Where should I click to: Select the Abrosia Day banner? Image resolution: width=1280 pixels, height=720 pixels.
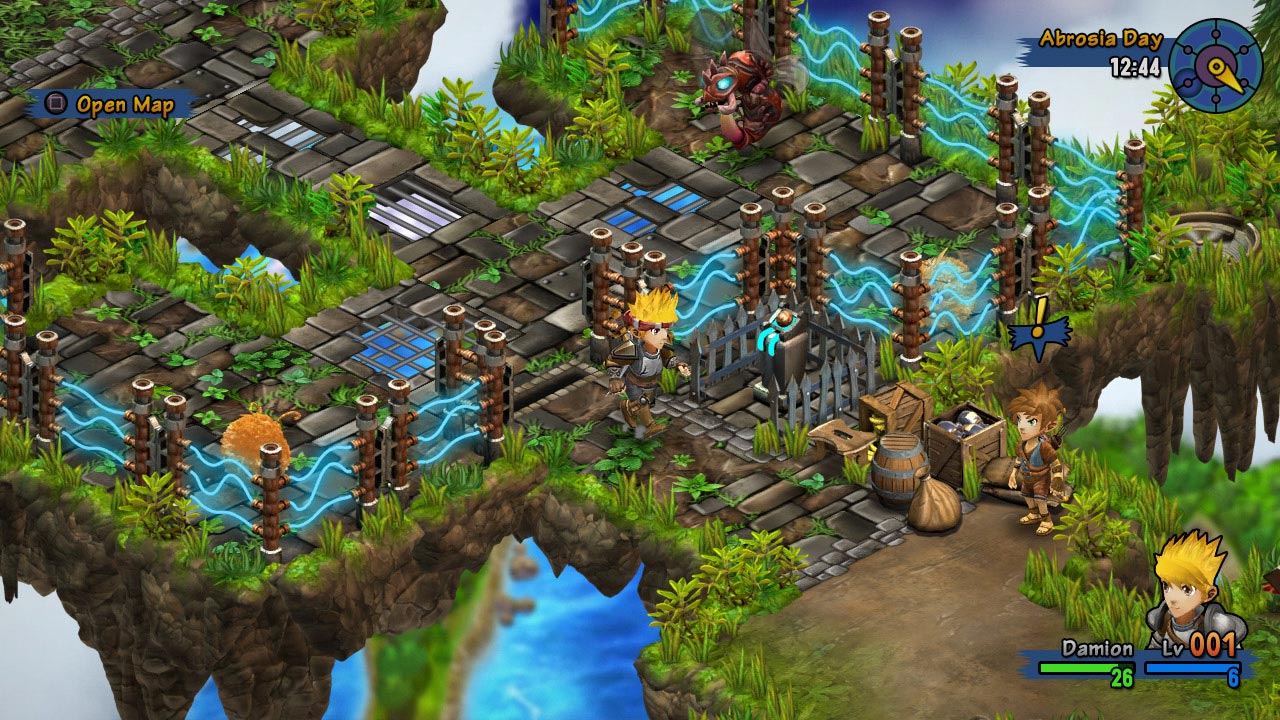1102,41
